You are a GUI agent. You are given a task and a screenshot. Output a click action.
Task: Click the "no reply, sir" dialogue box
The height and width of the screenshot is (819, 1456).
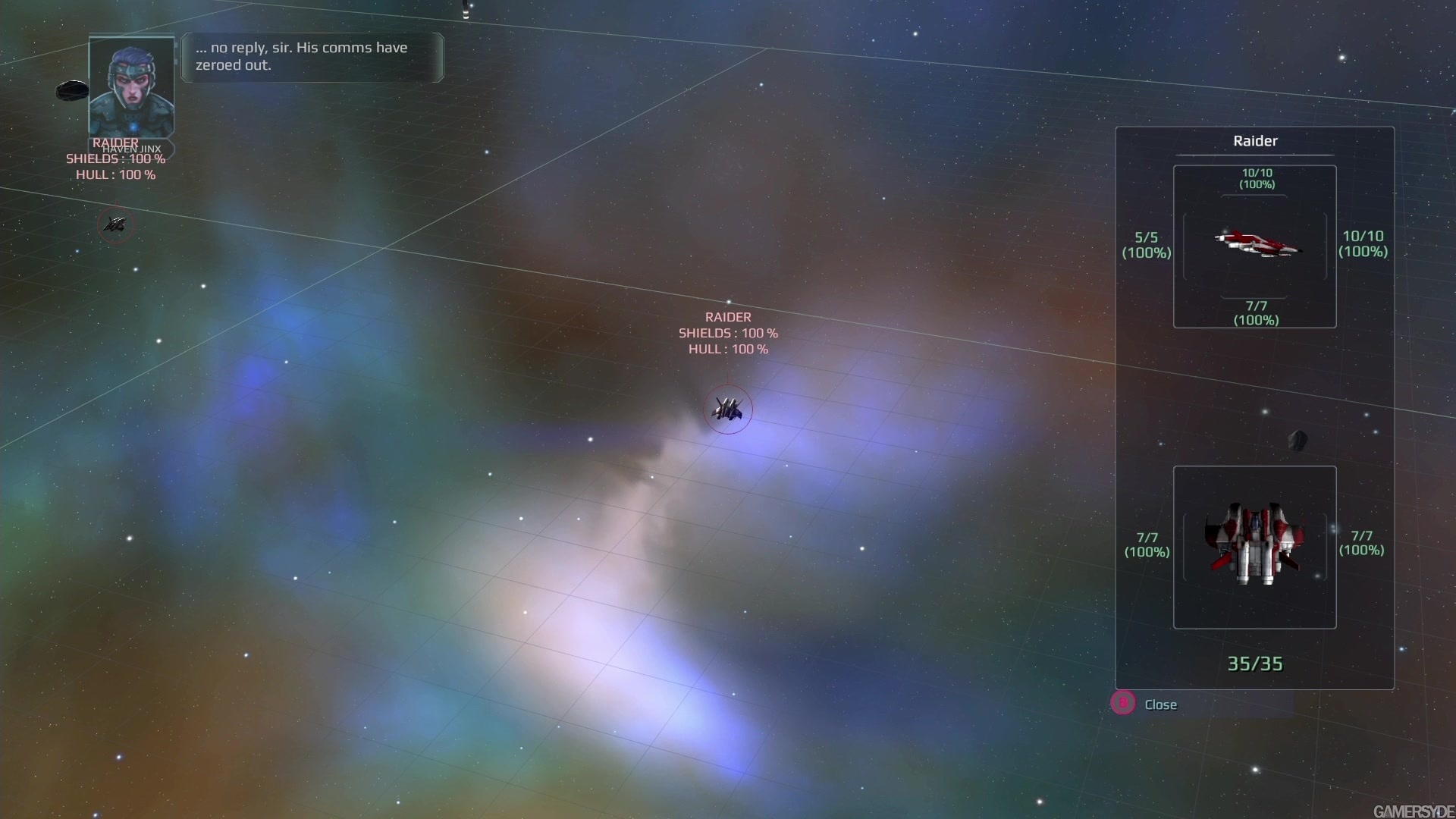[312, 57]
